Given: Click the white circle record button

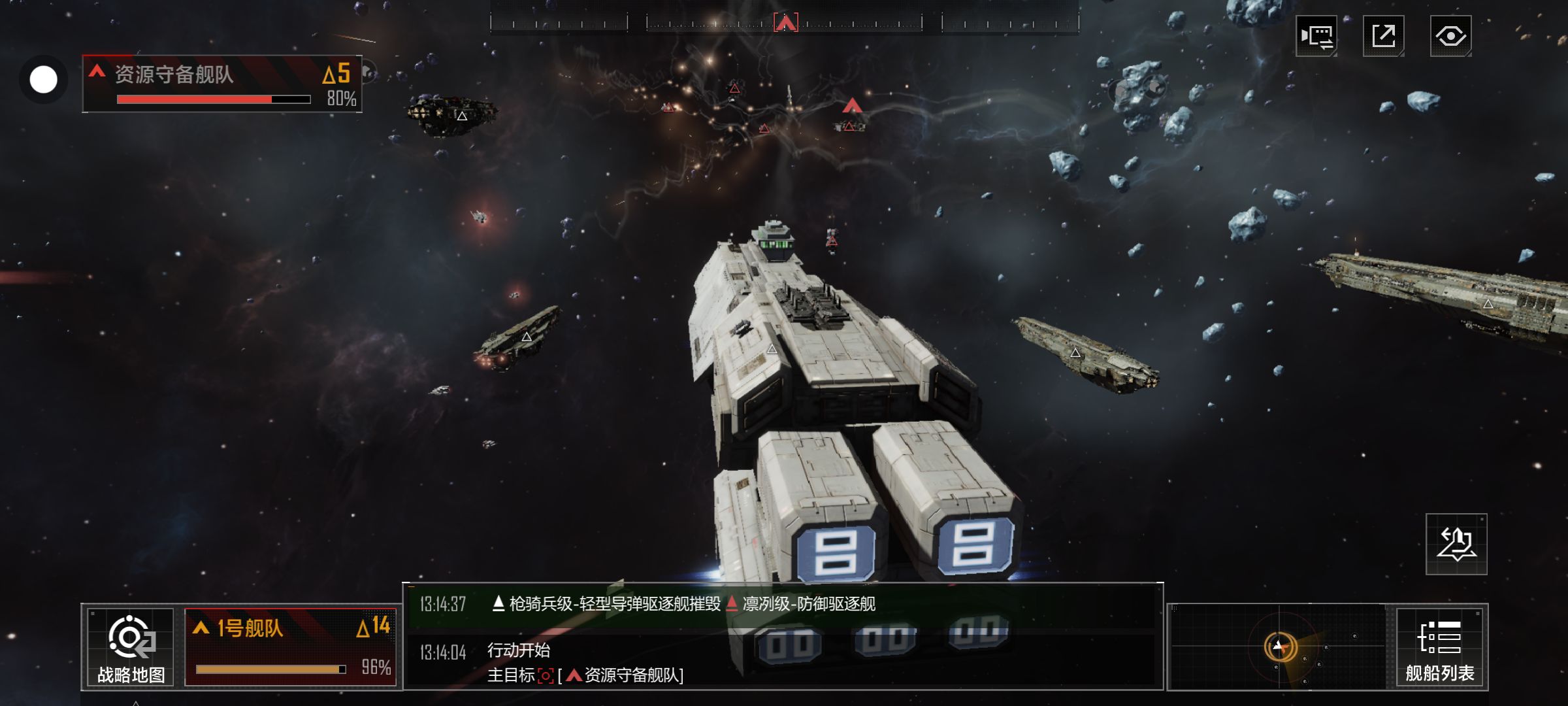Looking at the screenshot, I should coord(44,80).
